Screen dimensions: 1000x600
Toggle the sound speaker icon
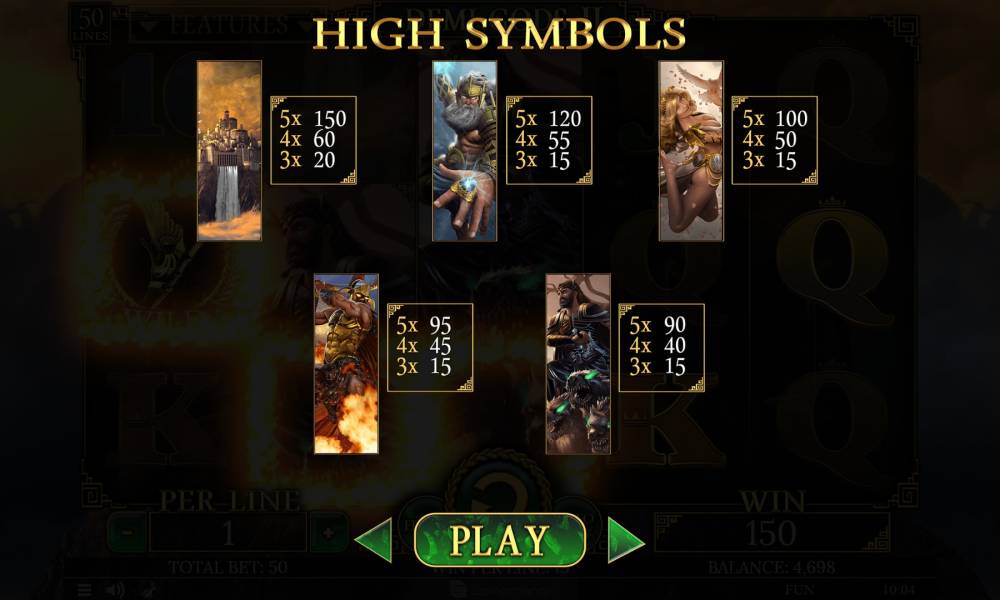pyautogui.click(x=116, y=590)
